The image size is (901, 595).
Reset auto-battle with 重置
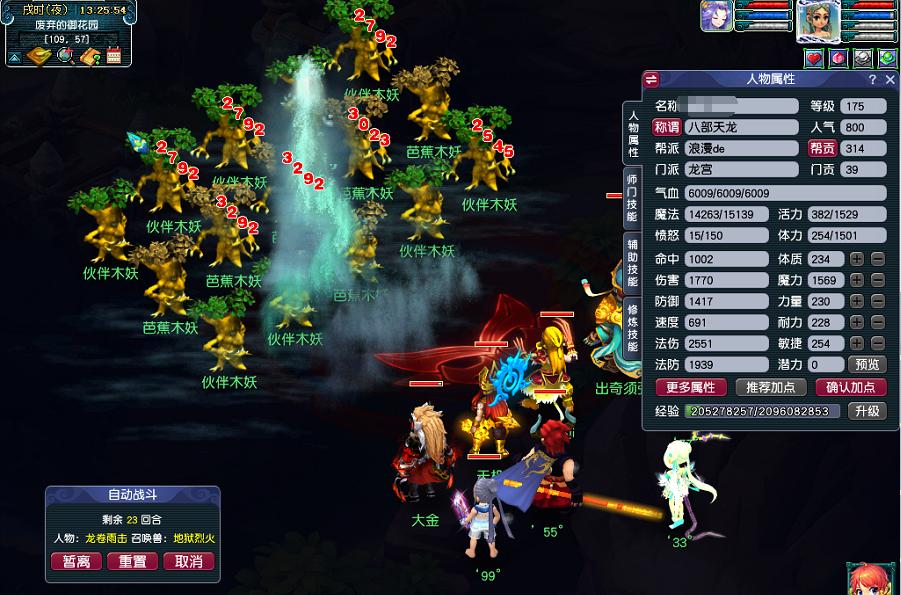click(132, 561)
